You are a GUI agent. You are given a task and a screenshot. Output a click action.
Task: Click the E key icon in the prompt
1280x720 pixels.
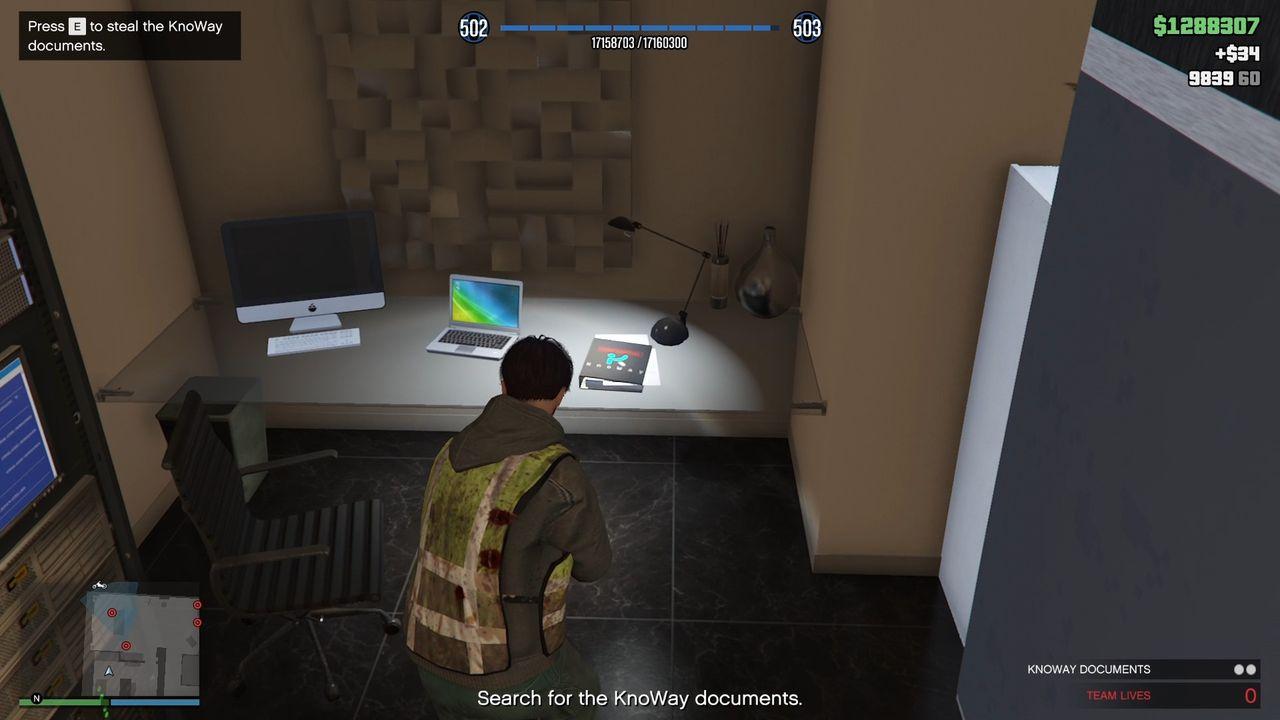click(x=78, y=26)
